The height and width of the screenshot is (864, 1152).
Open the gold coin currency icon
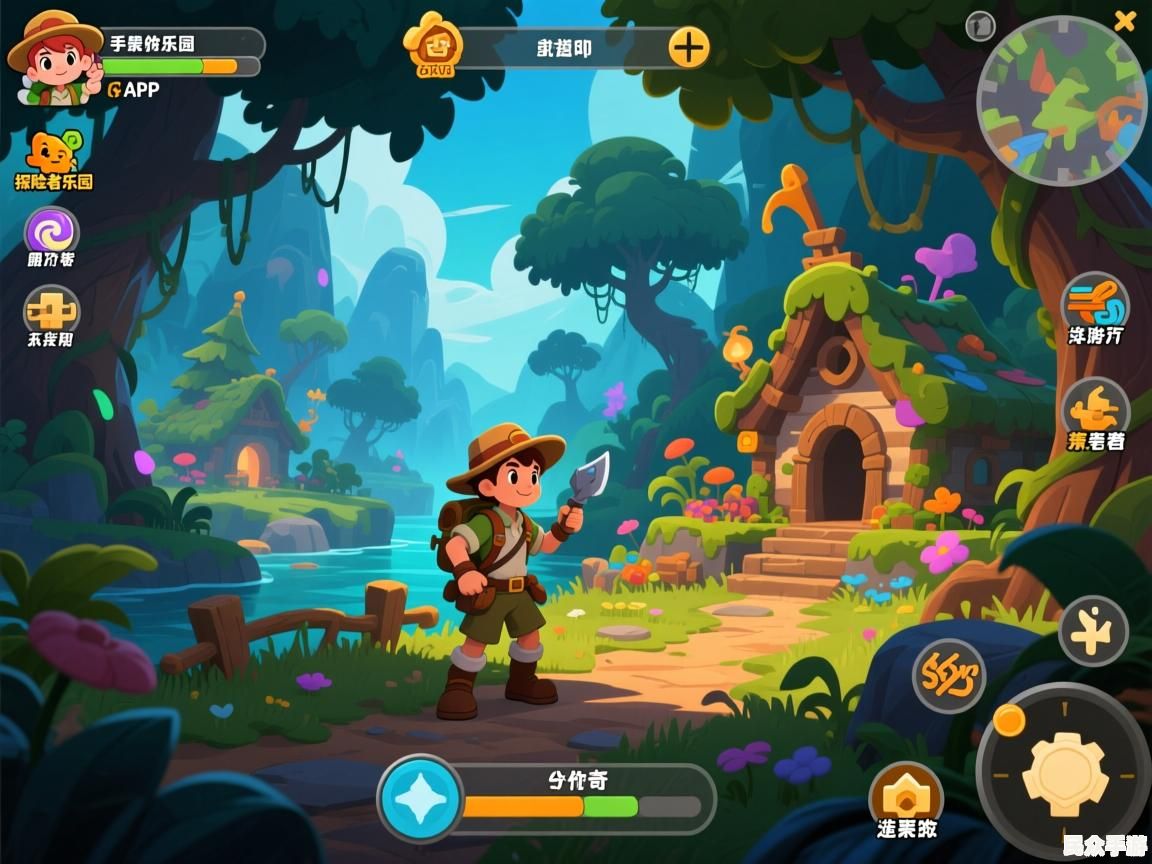435,45
